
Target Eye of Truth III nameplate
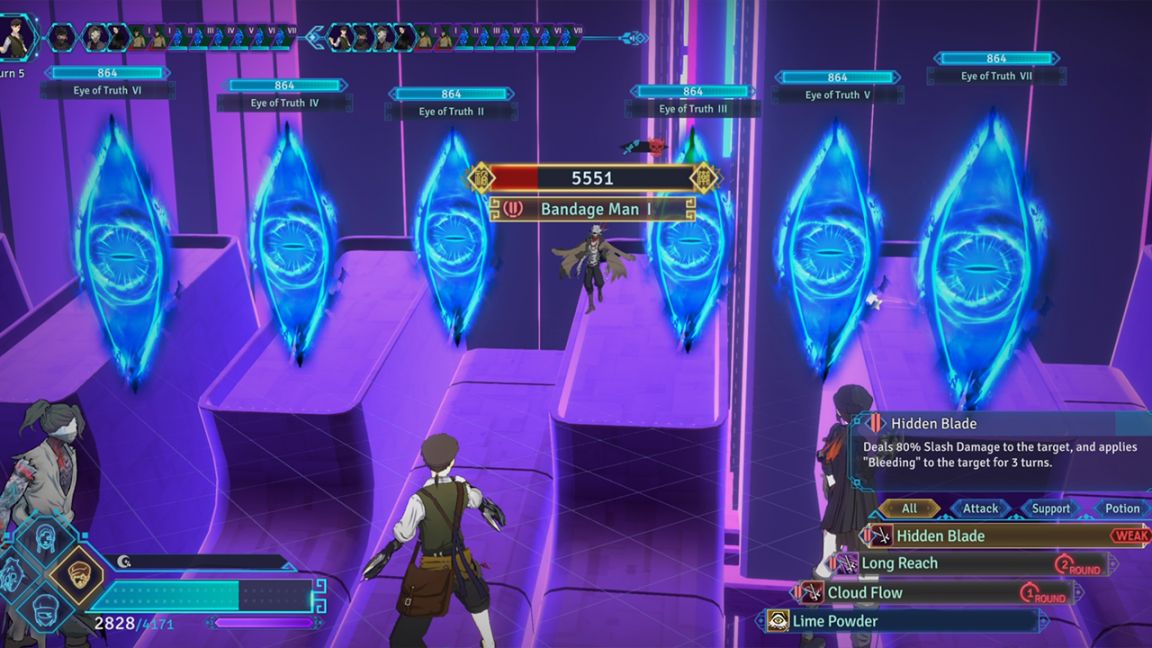pyautogui.click(x=693, y=108)
